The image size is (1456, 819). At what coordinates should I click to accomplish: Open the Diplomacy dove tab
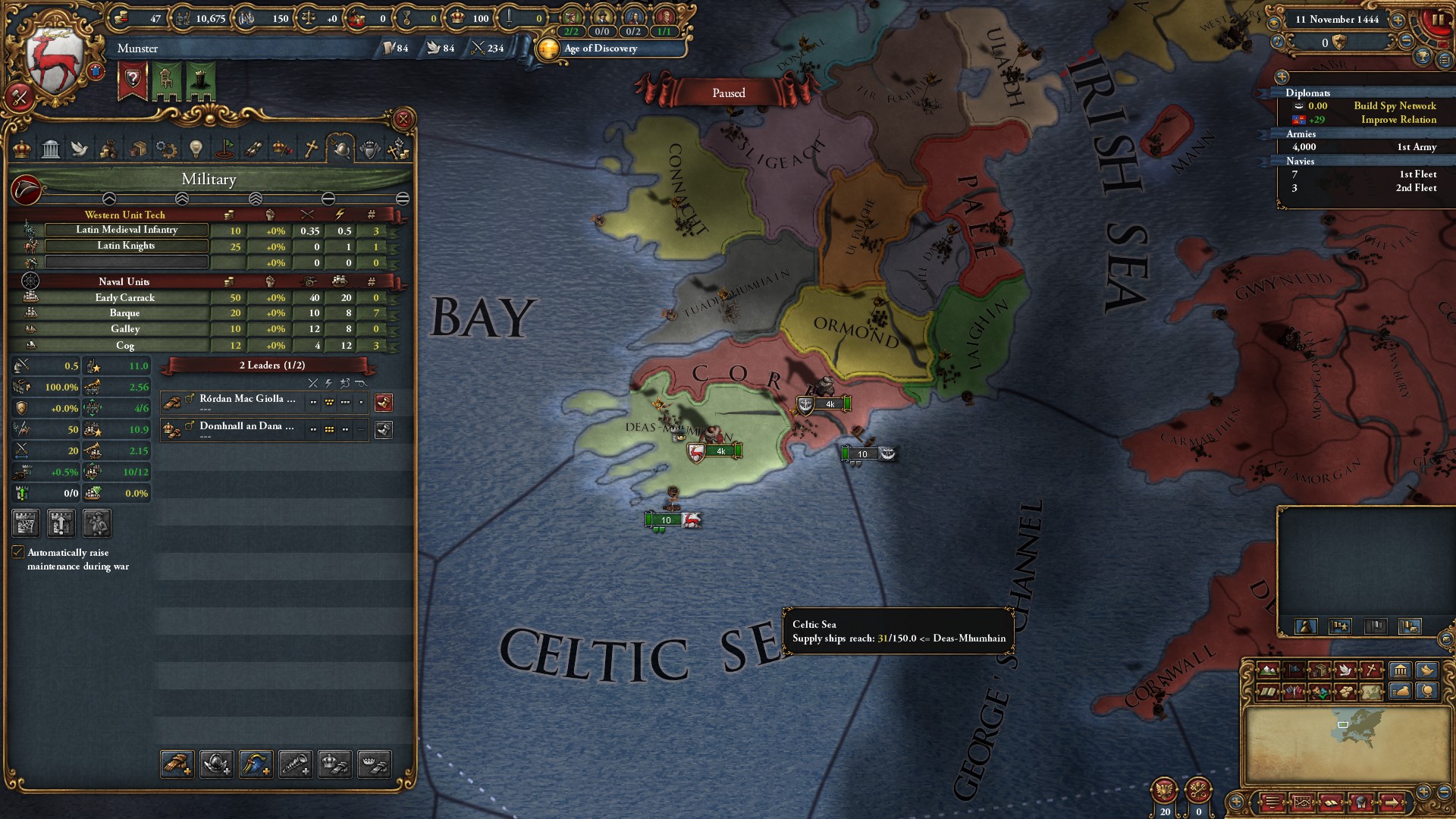tap(80, 149)
